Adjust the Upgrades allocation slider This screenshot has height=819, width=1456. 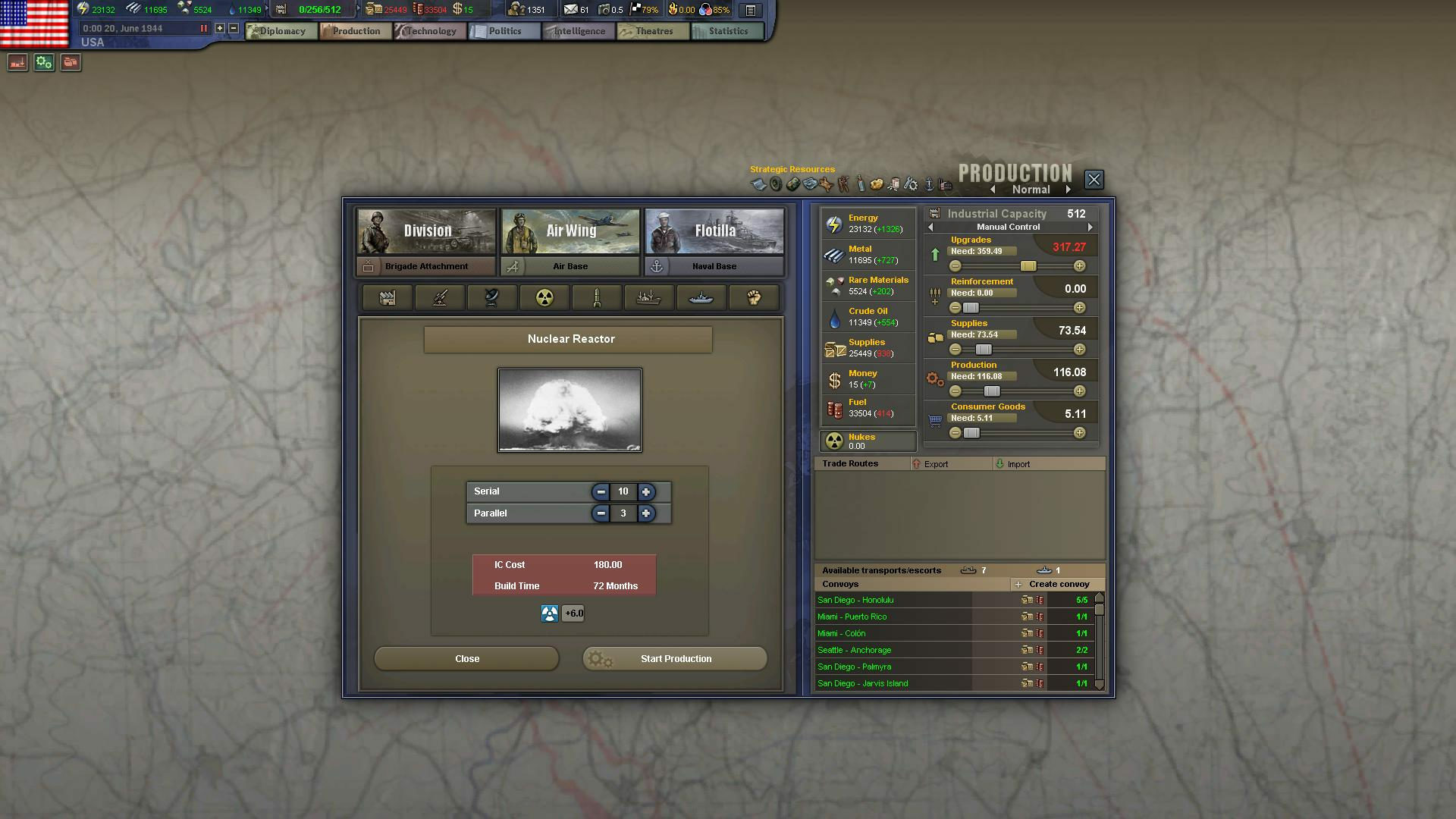(1028, 265)
